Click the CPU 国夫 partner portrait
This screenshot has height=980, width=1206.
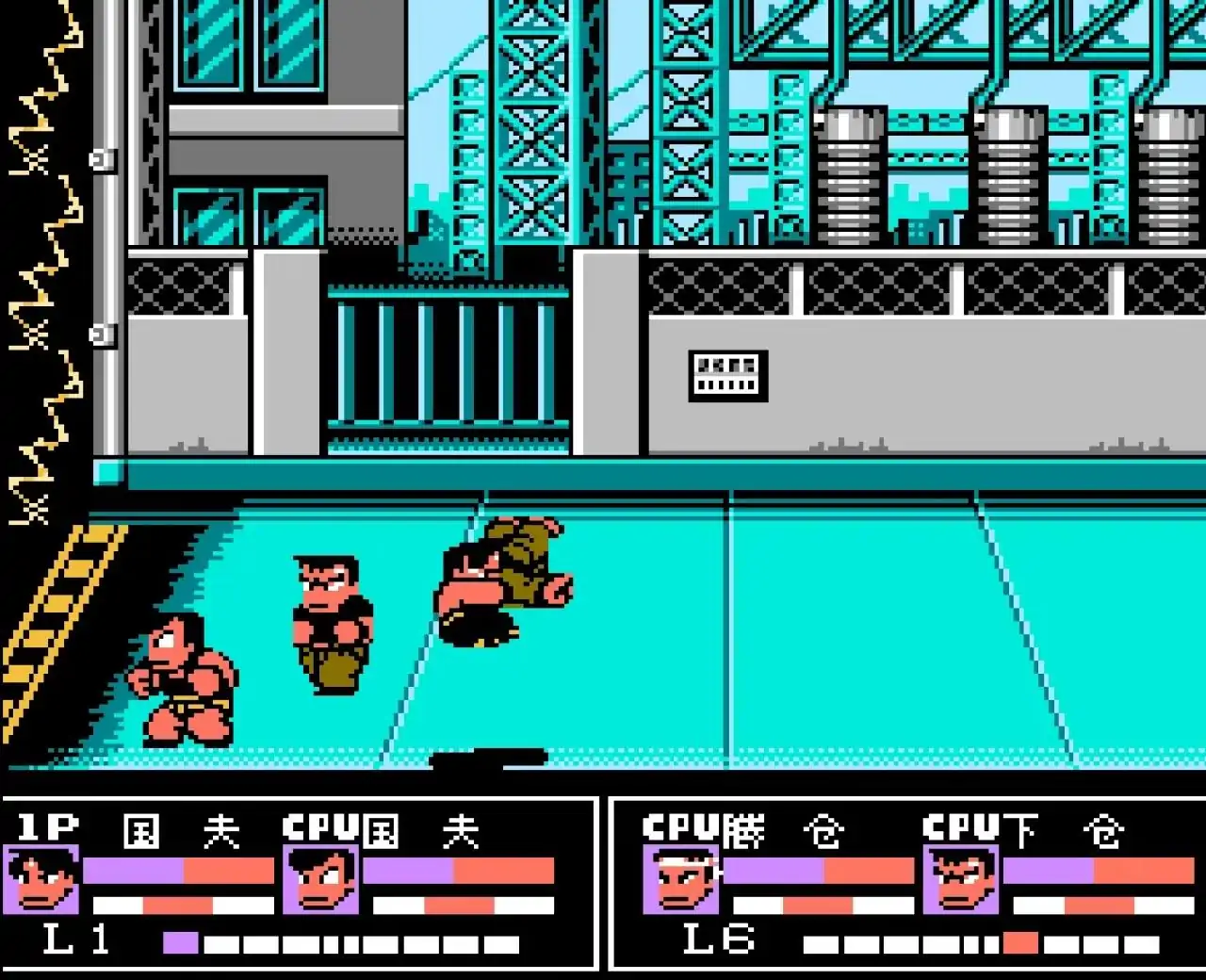click(x=320, y=881)
